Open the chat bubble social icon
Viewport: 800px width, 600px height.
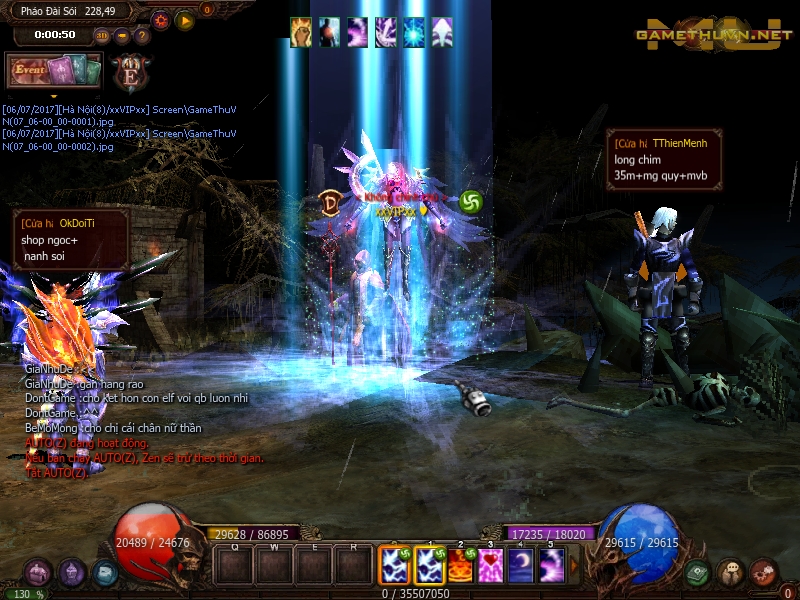[731, 573]
